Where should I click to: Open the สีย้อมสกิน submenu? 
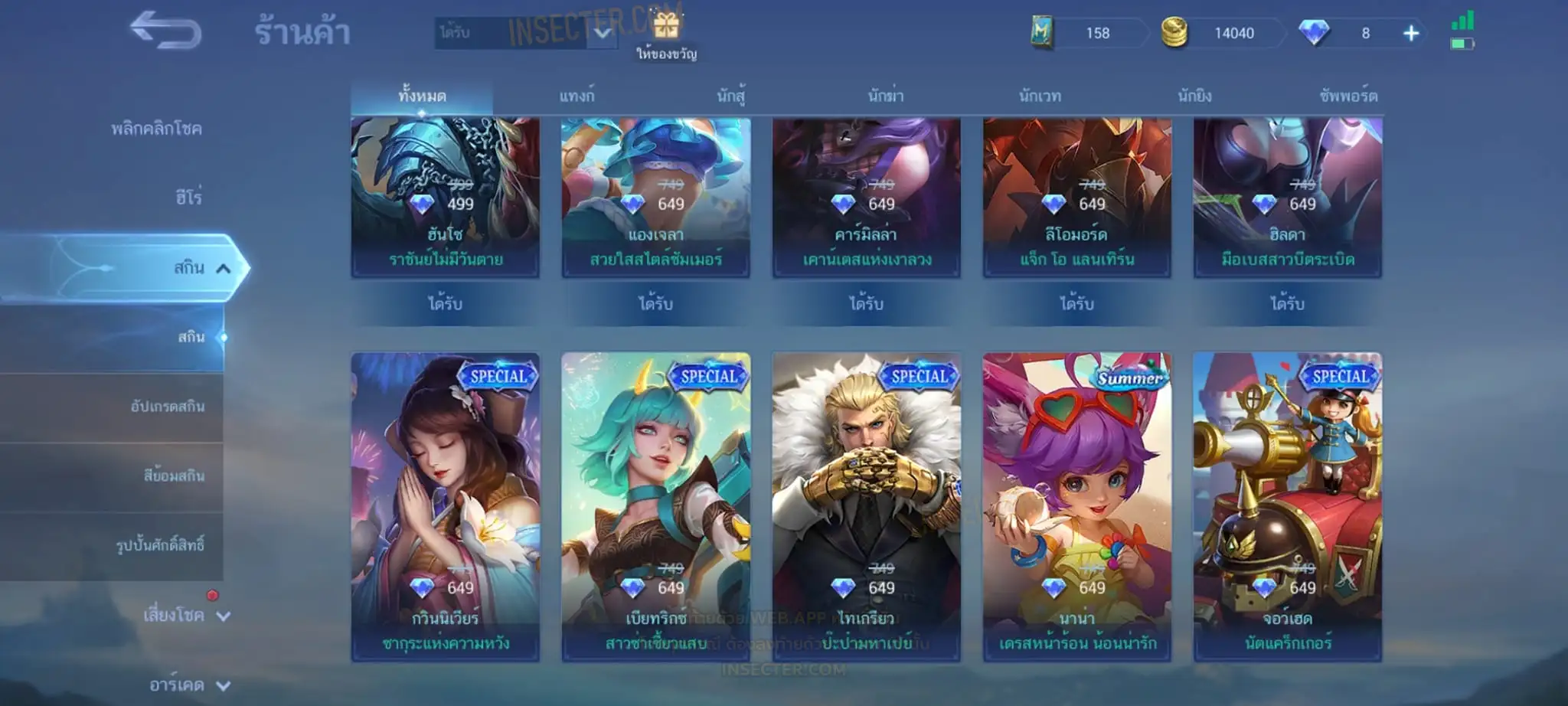174,476
